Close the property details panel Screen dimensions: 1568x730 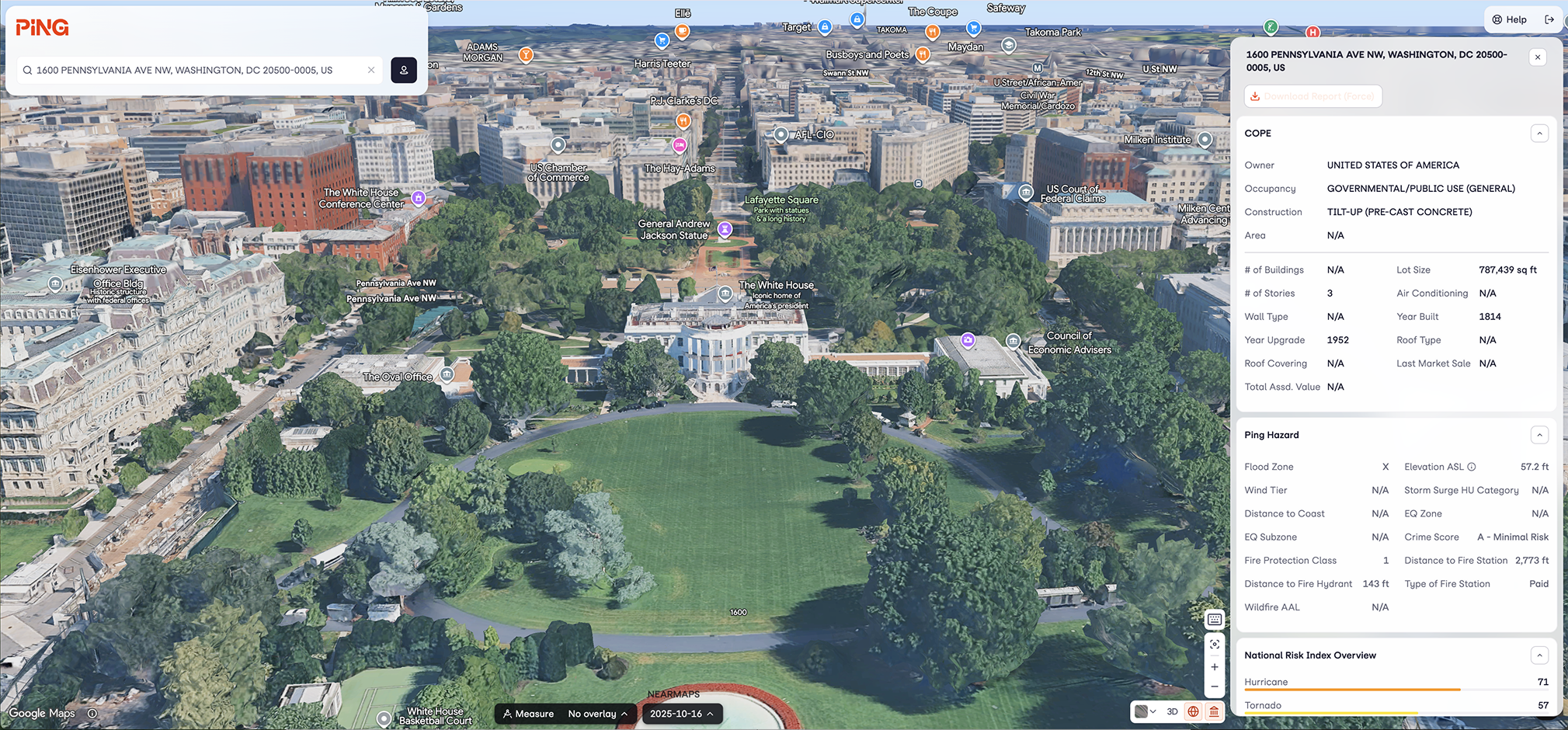[x=1538, y=57]
